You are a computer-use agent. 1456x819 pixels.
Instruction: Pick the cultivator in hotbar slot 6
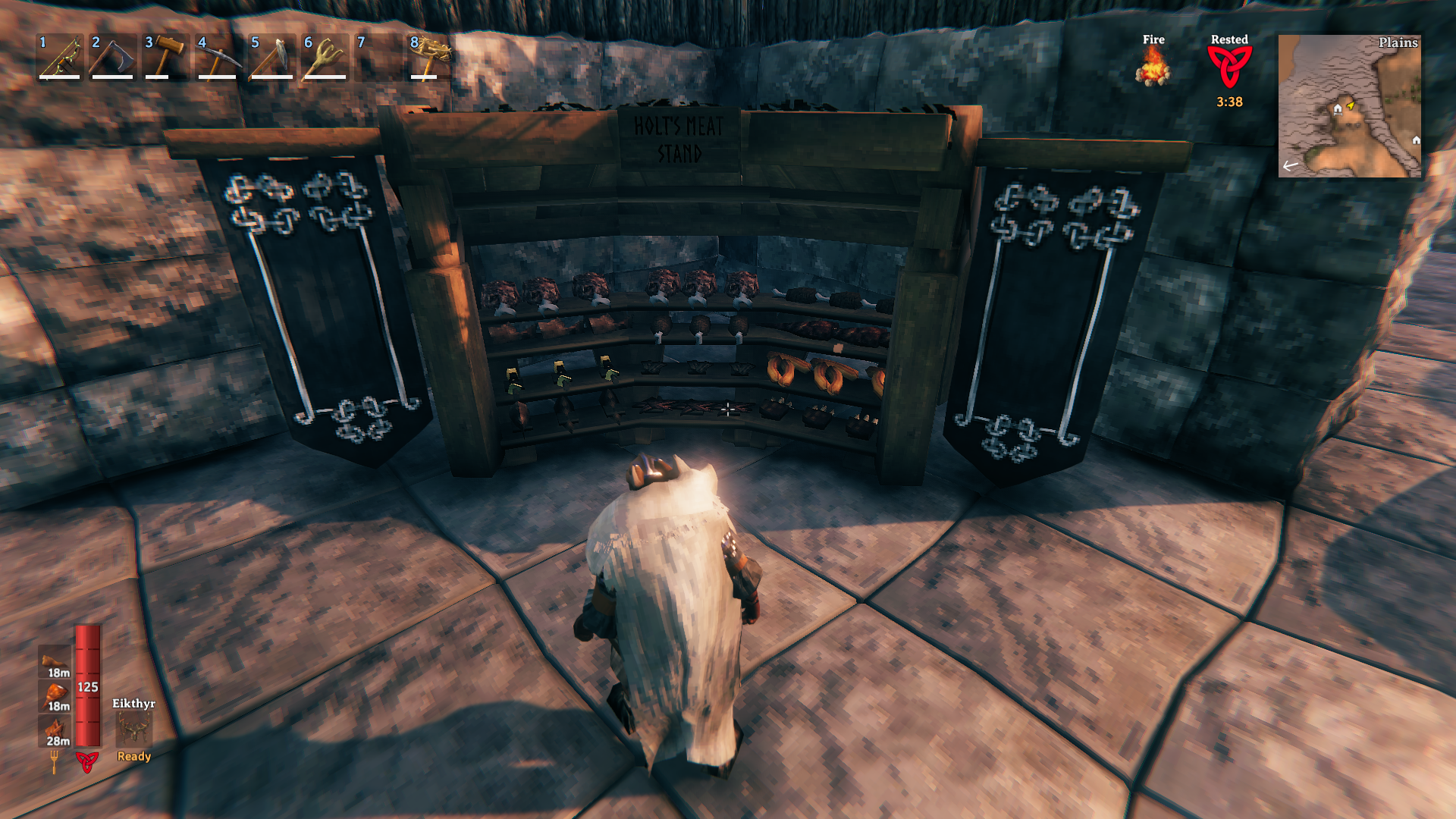click(x=325, y=56)
